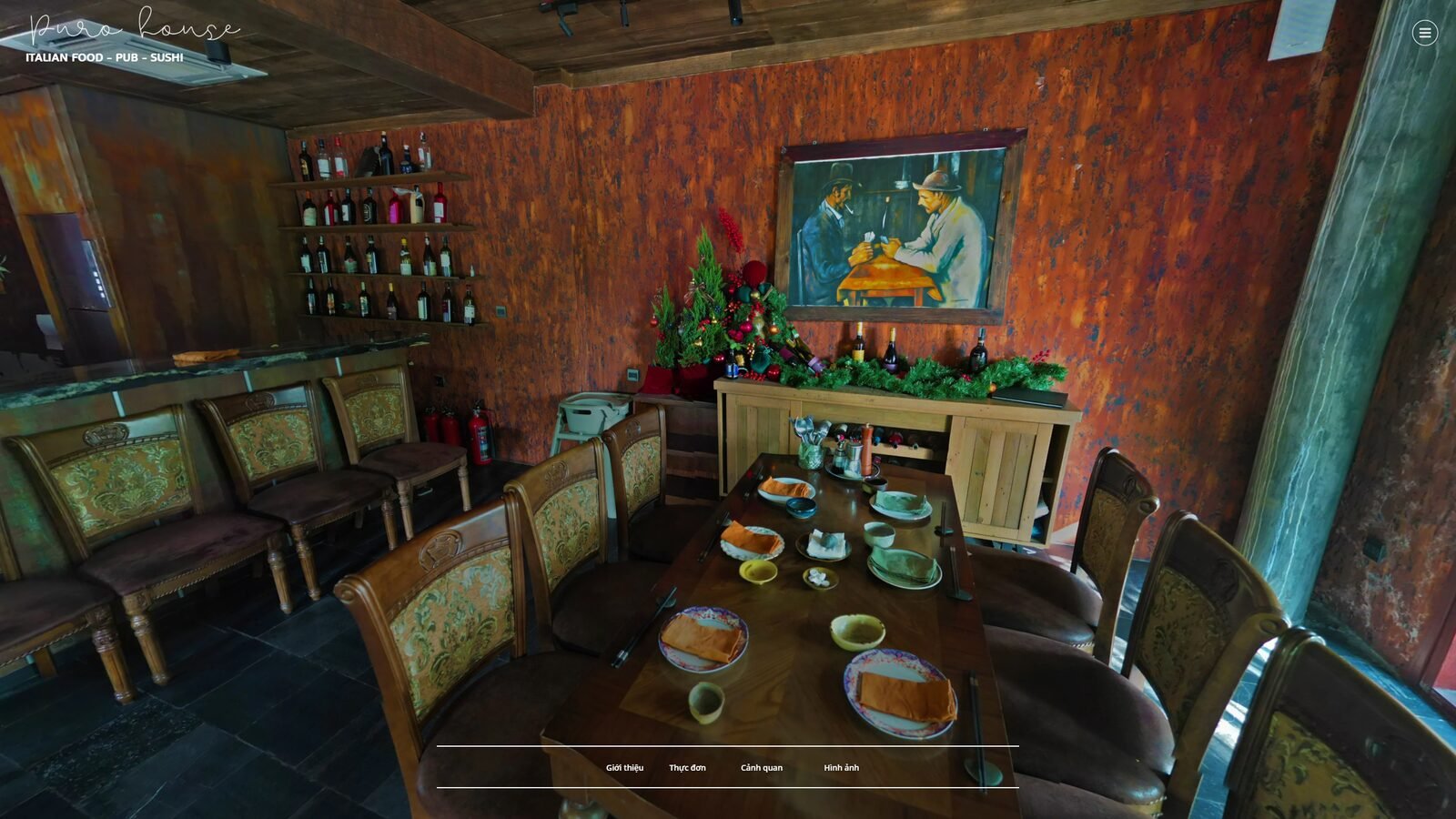Image resolution: width=1456 pixels, height=819 pixels.
Task: Open the Hình ảnh gallery
Action: click(x=841, y=768)
